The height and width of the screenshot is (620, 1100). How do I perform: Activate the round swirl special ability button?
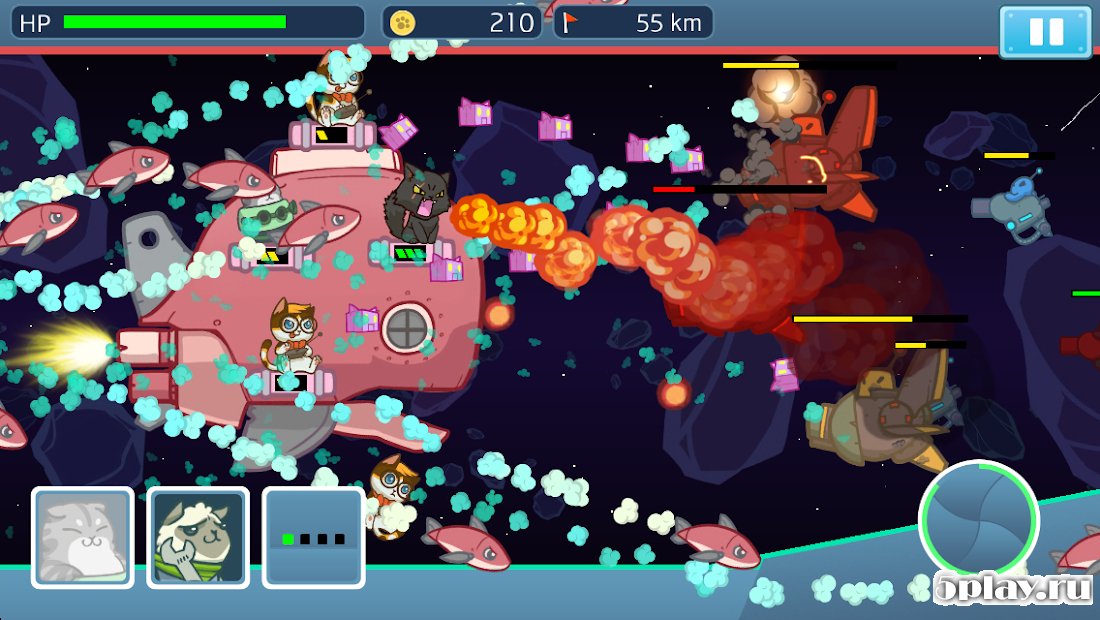[x=978, y=520]
